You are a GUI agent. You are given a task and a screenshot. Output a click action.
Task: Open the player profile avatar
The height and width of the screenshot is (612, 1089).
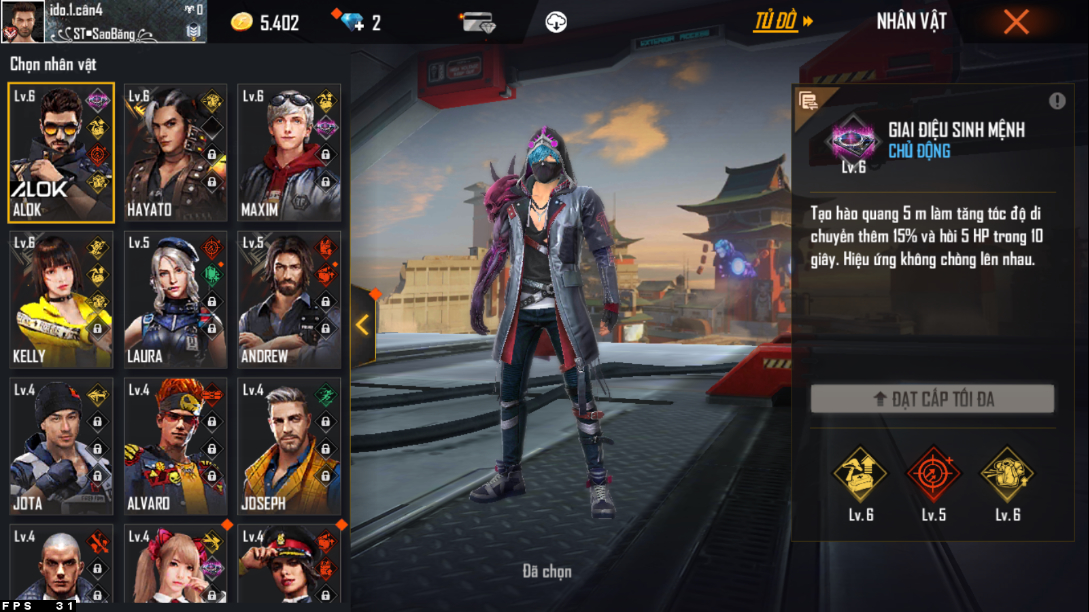[x=22, y=21]
